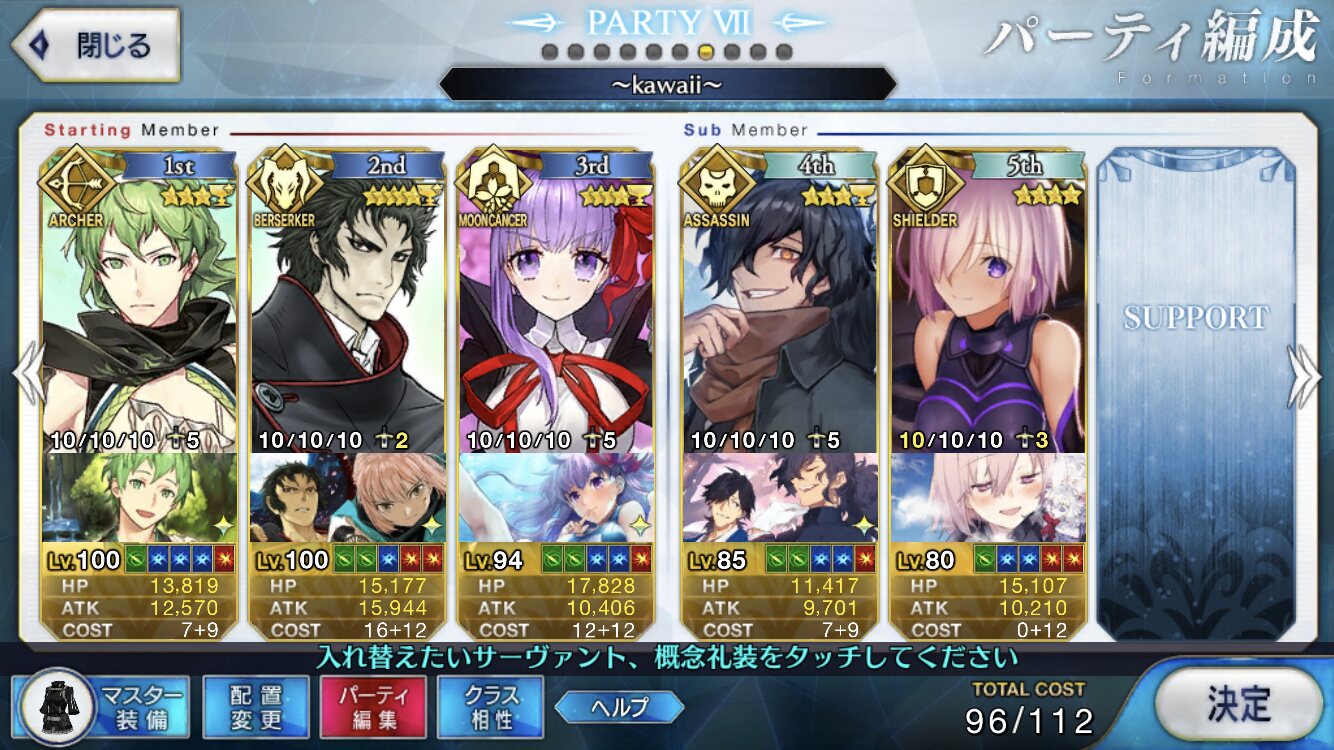
Task: Select the Shielder's craft essence image
Action: pos(988,497)
